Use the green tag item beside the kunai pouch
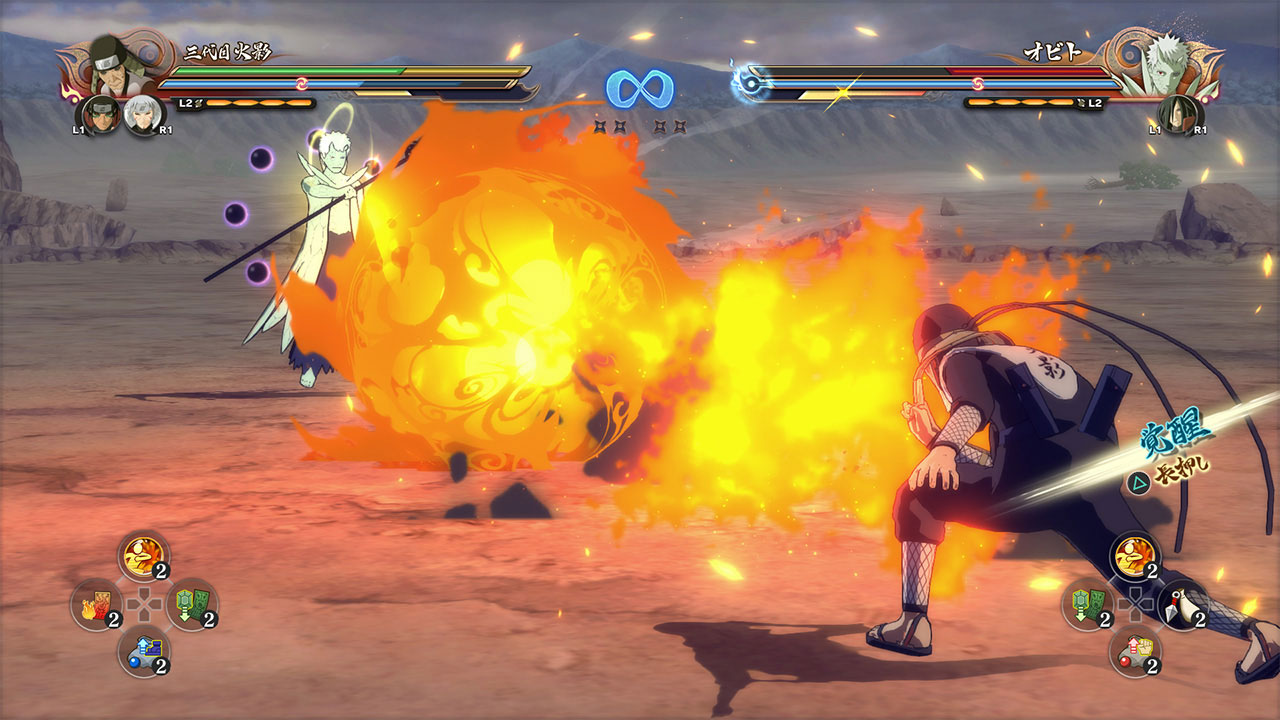1280x720 pixels. tap(1088, 605)
